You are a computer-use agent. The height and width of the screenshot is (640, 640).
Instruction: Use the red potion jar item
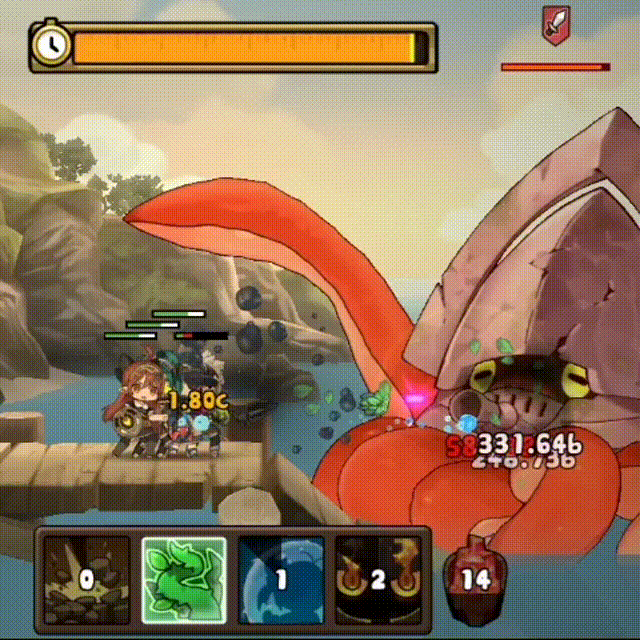point(474,577)
